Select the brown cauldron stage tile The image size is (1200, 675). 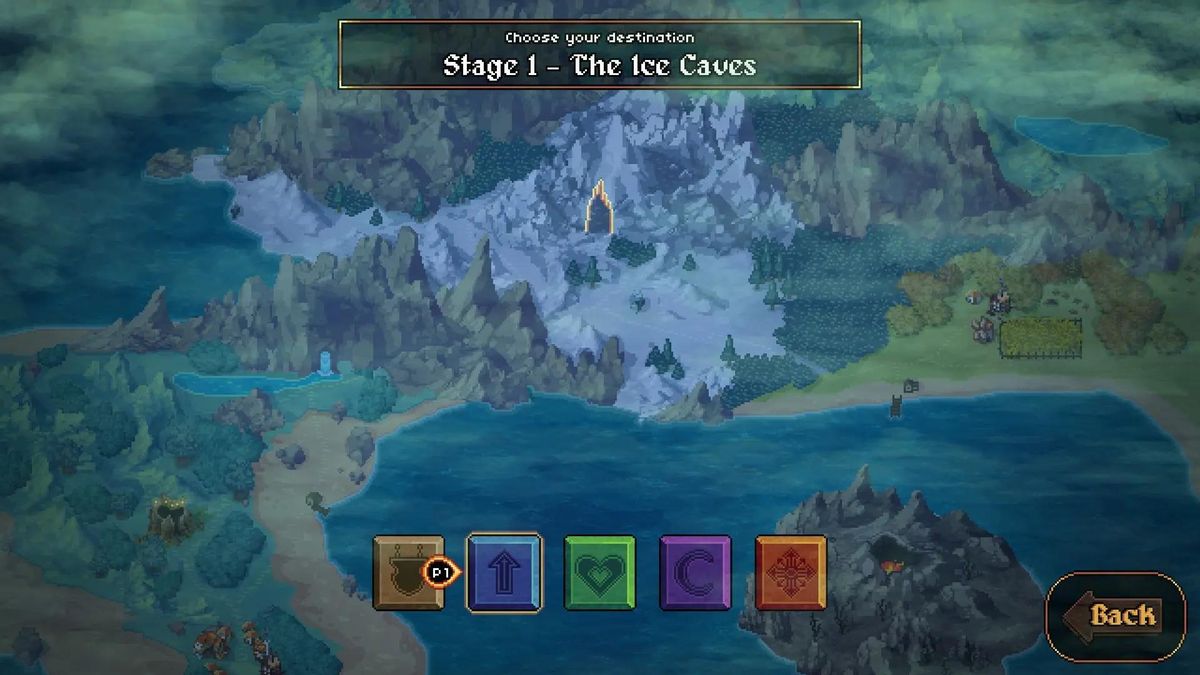click(x=407, y=572)
